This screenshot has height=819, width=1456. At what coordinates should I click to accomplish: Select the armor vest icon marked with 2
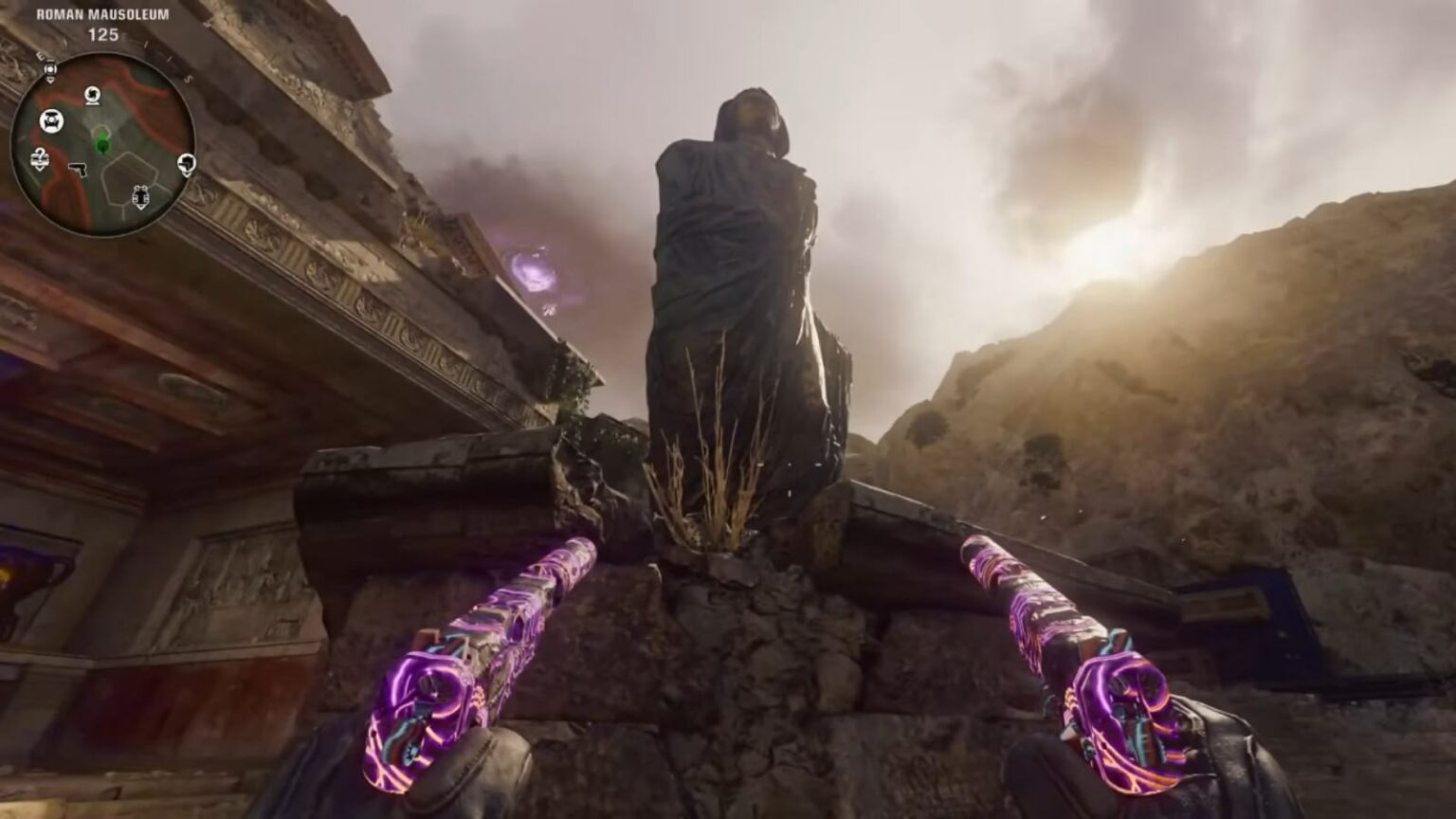(x=39, y=158)
